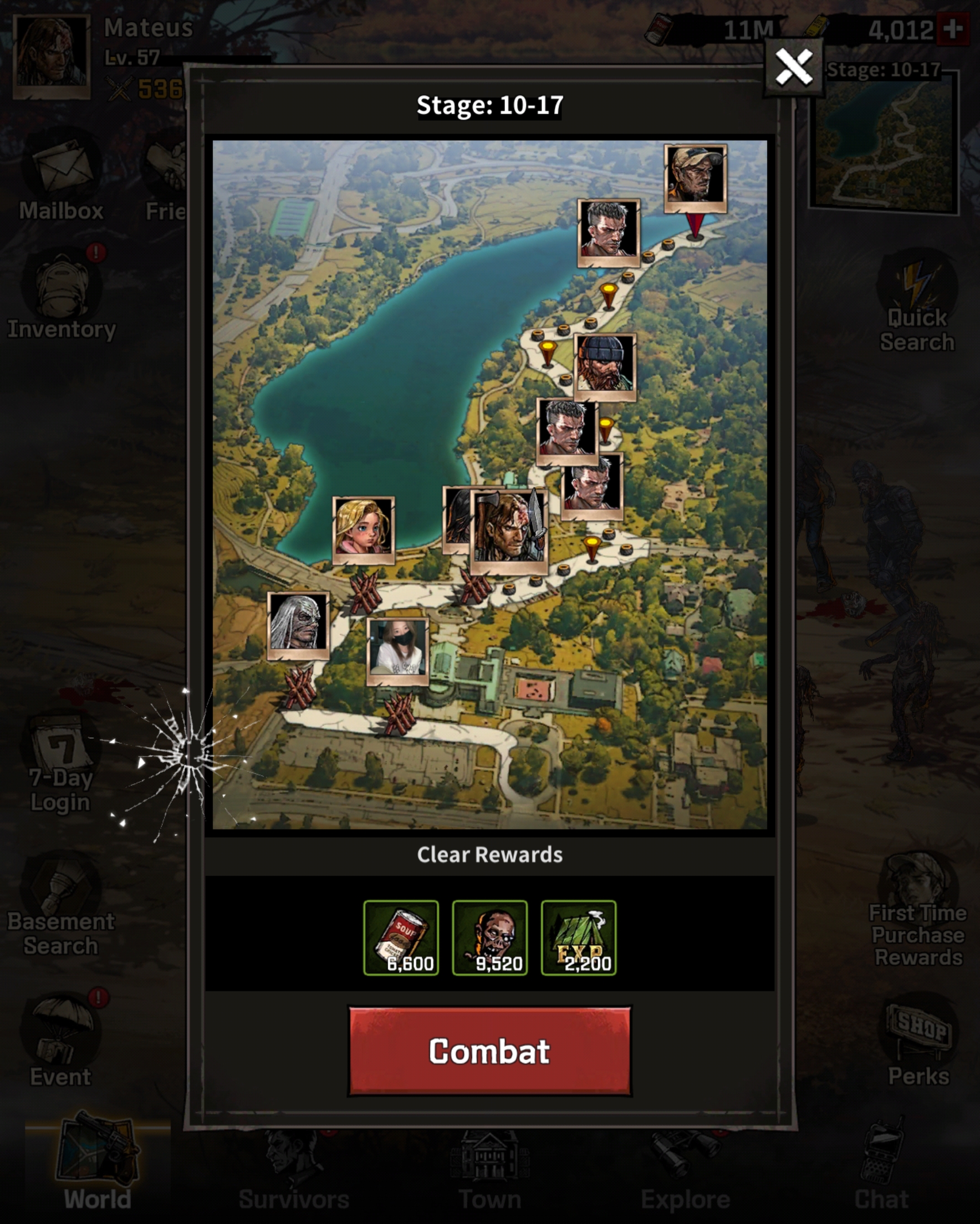This screenshot has width=980, height=1224.
Task: Select the EXP tent reward icon
Action: 578,937
